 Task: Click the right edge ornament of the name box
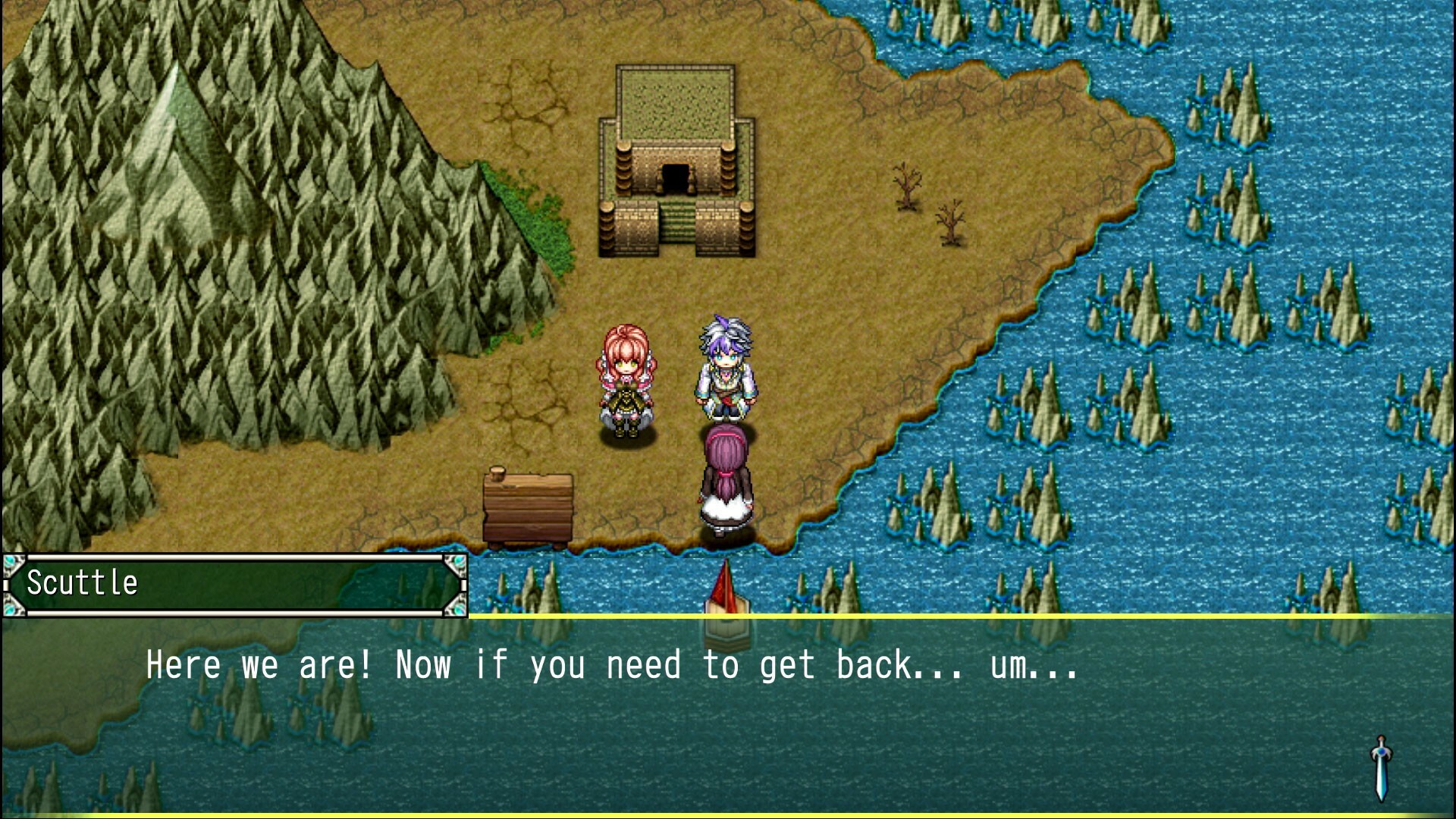pos(460,582)
